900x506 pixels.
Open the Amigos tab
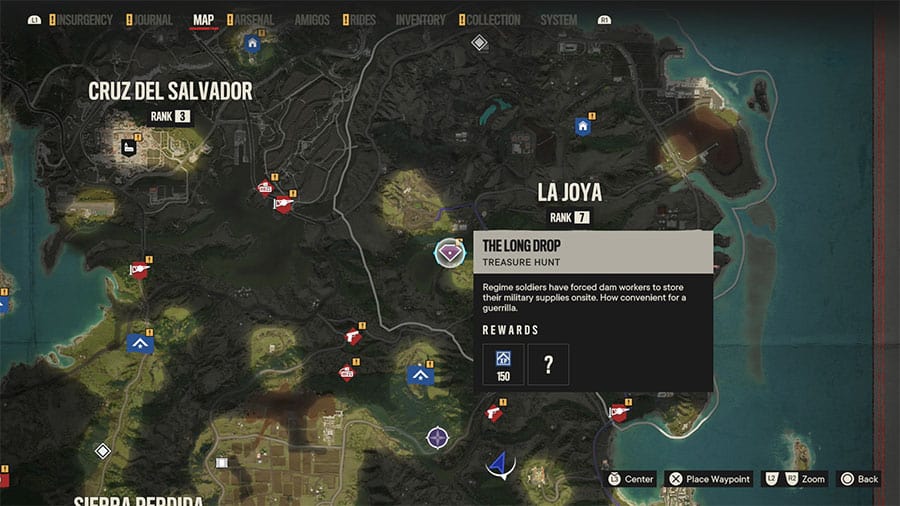point(312,20)
